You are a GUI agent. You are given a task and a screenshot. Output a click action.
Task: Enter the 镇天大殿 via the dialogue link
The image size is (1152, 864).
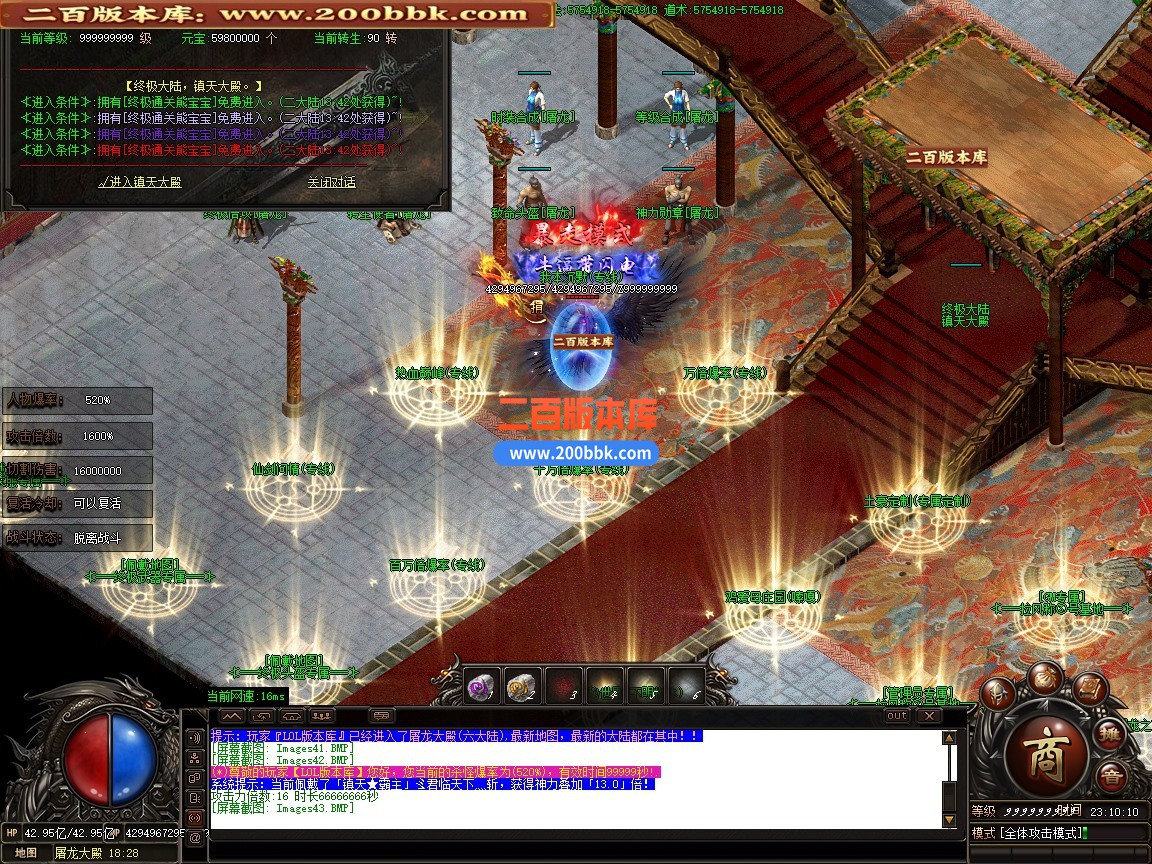[141, 182]
